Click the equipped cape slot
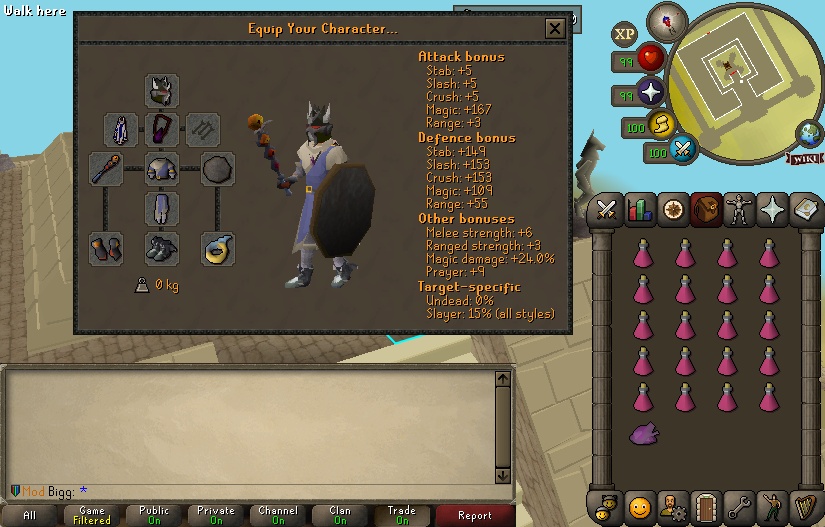The image size is (825, 527). tap(121, 129)
